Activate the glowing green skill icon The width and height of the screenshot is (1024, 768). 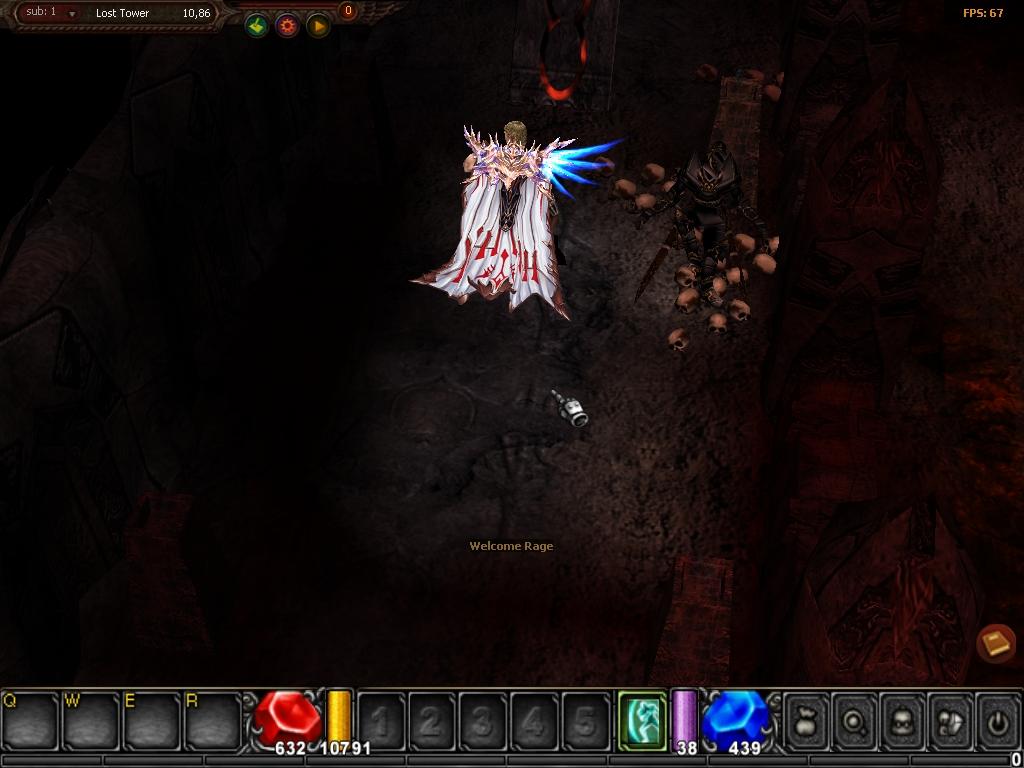(x=641, y=720)
